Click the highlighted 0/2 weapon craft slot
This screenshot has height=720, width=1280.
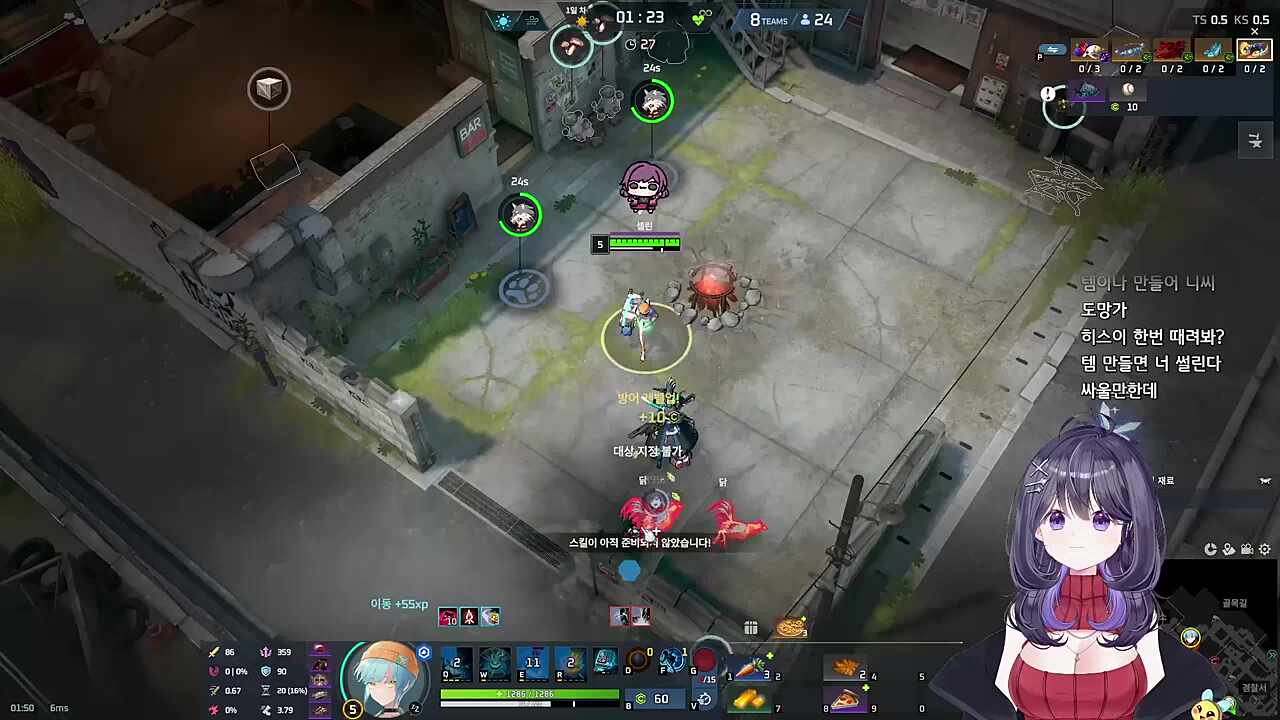(1253, 51)
